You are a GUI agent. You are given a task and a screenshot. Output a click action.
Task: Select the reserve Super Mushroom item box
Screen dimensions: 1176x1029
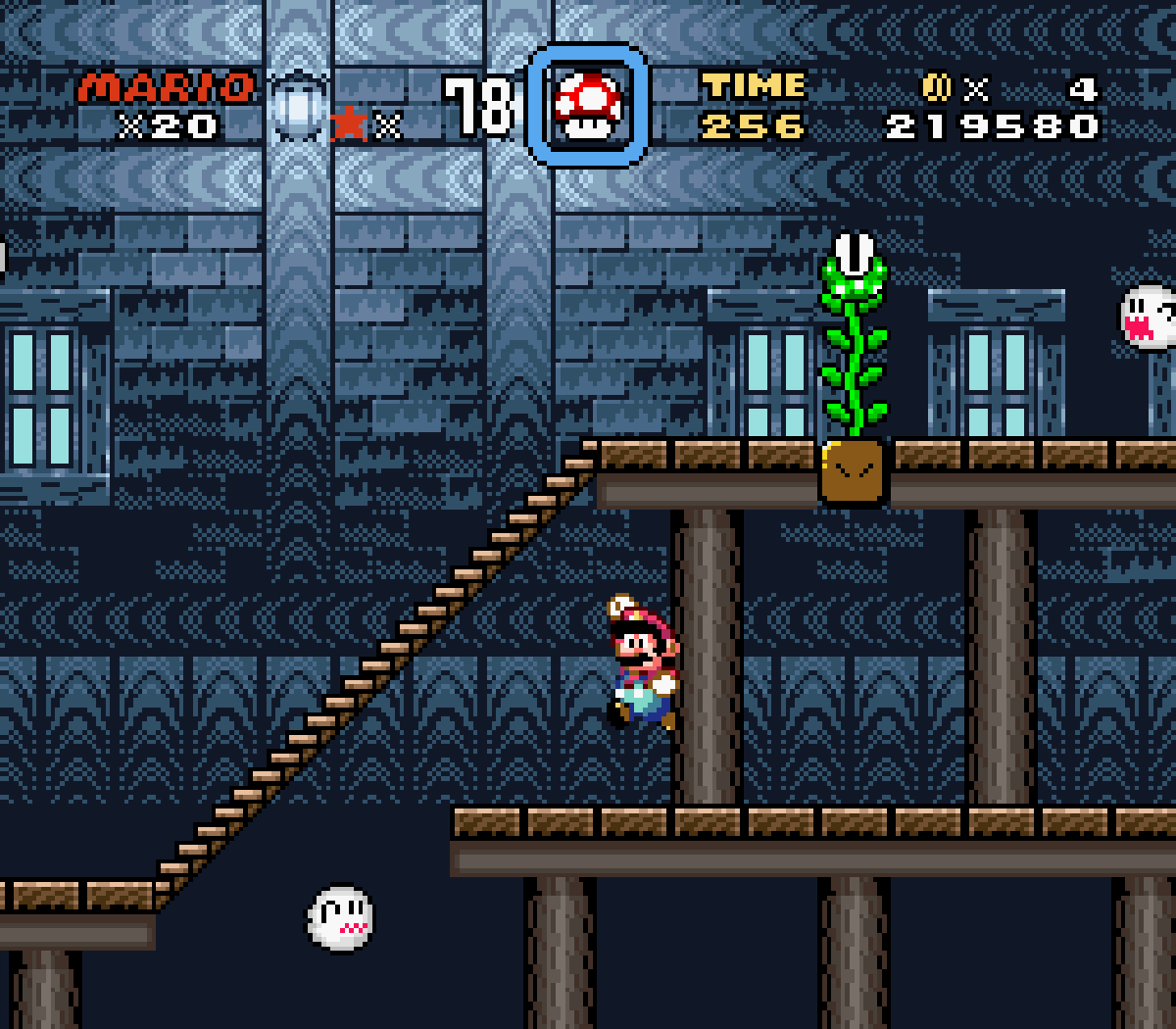[587, 106]
